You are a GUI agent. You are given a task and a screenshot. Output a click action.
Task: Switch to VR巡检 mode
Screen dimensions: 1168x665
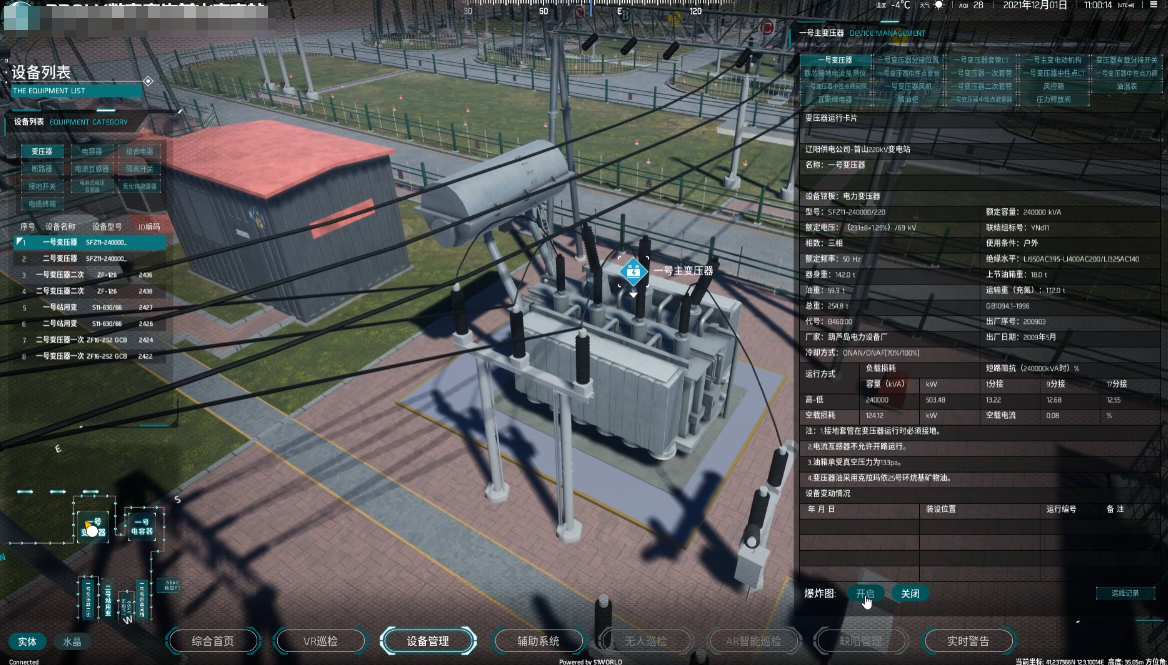point(320,641)
